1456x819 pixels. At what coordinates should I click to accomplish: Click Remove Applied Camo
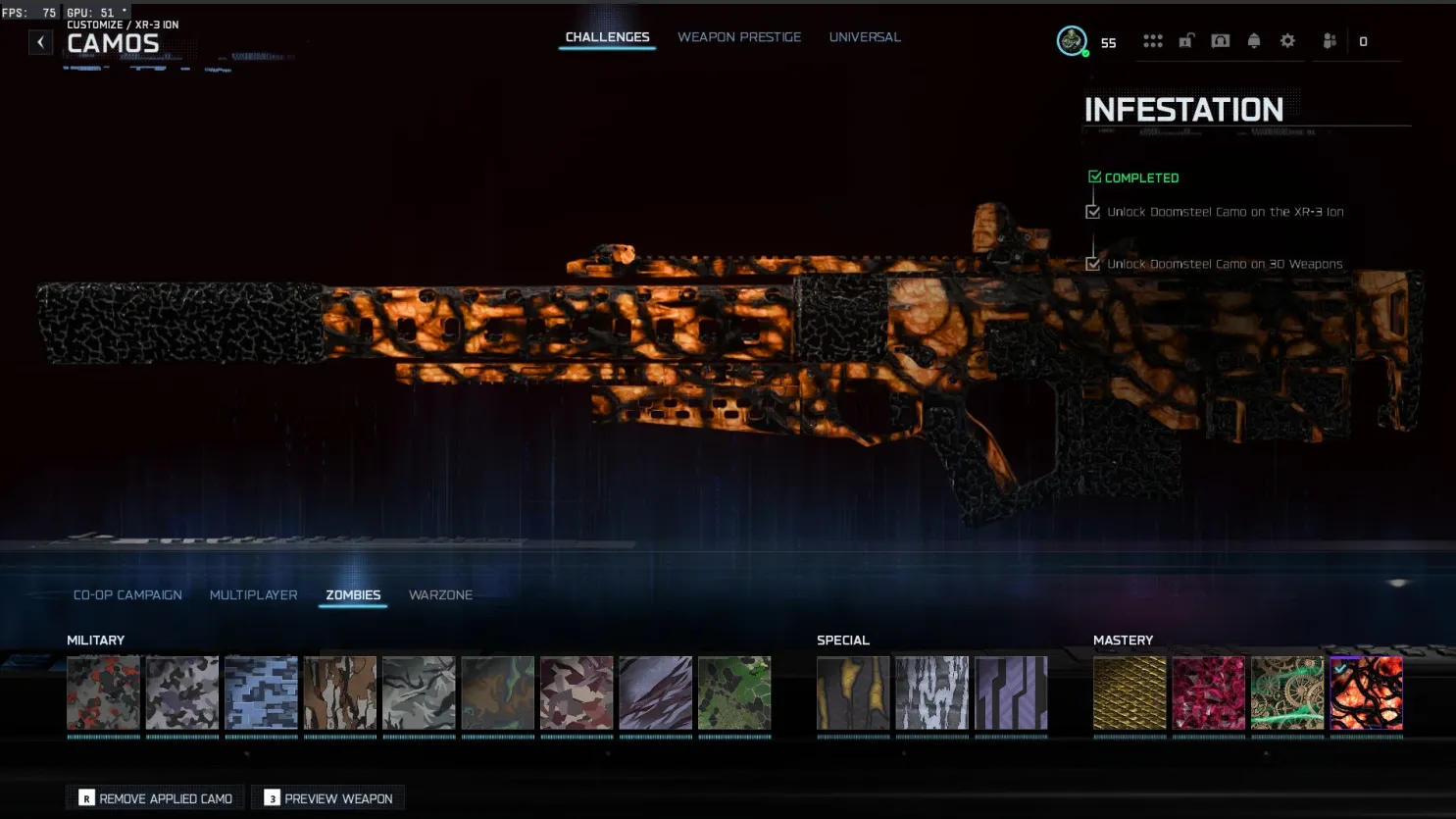[154, 797]
